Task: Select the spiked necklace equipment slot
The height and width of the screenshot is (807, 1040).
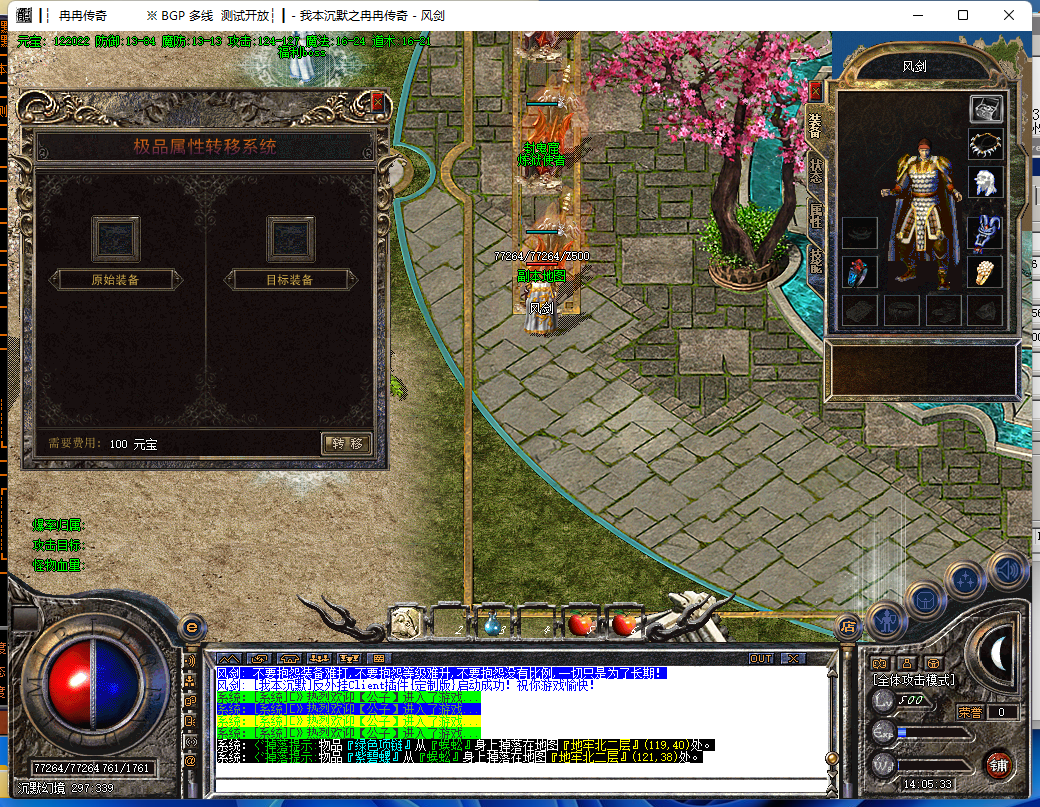Action: [x=986, y=145]
